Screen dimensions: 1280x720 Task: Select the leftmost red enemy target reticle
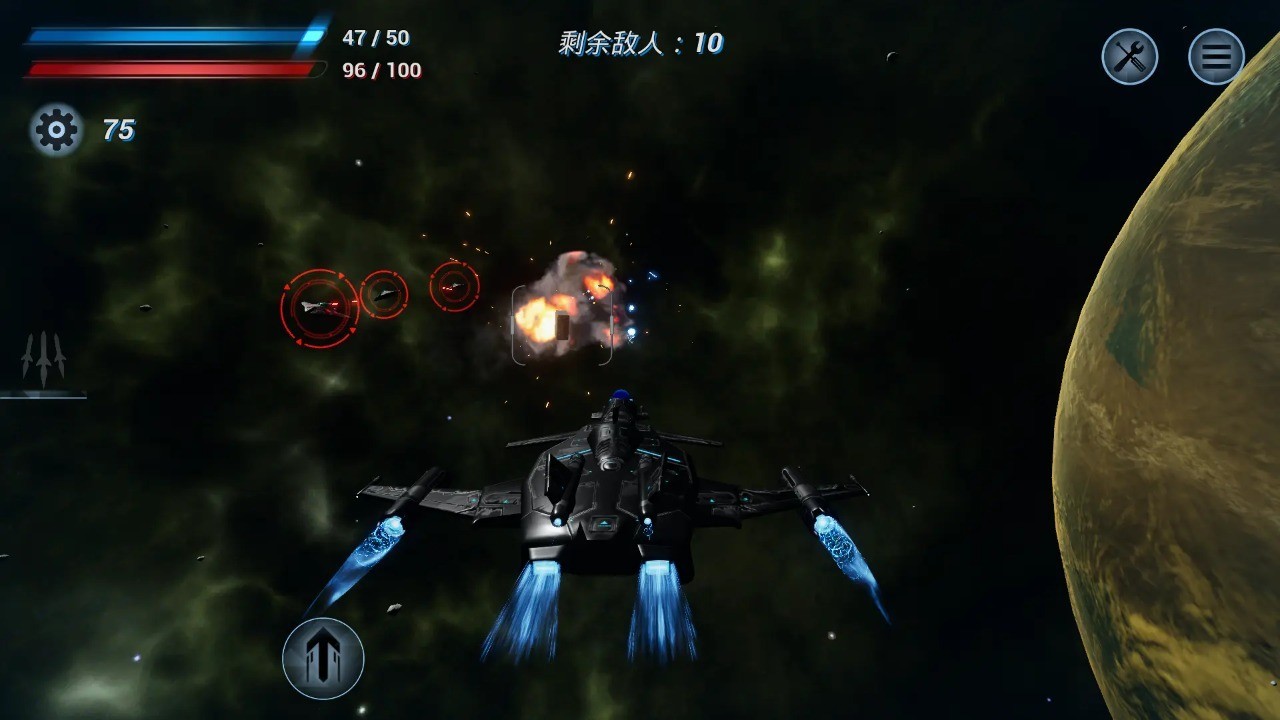tap(320, 308)
